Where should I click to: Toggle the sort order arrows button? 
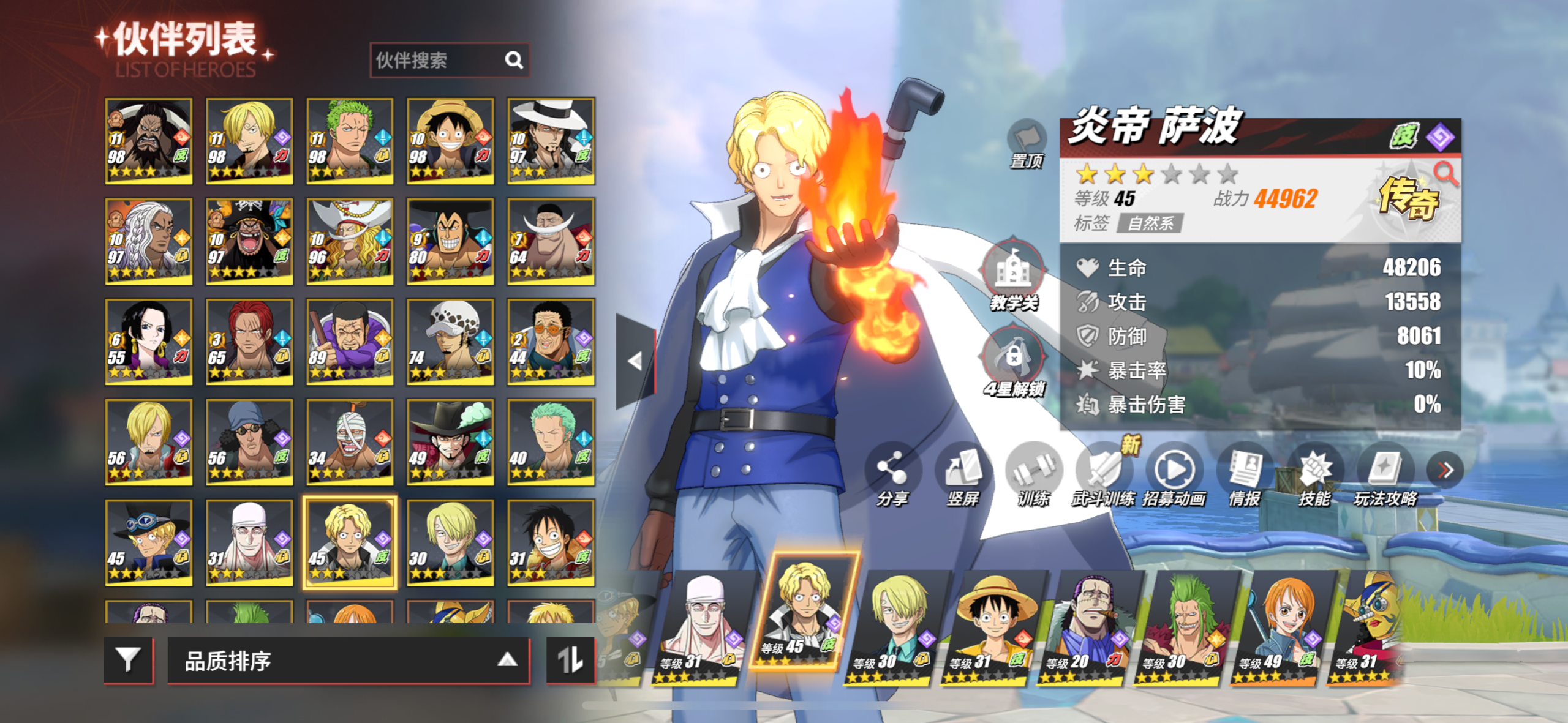point(570,660)
